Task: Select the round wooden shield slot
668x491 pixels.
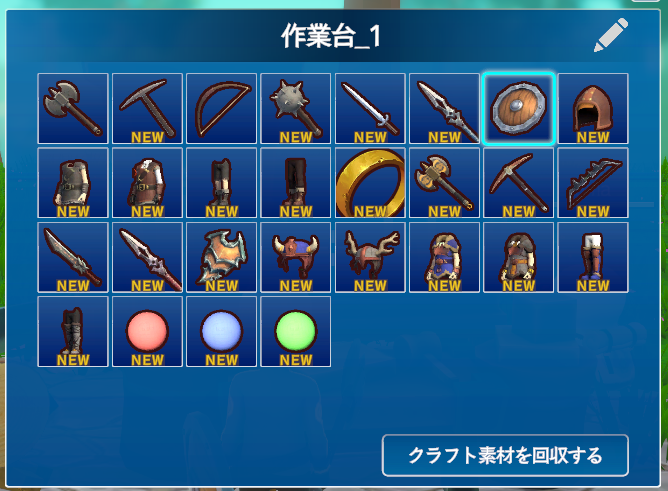Action: pos(518,108)
